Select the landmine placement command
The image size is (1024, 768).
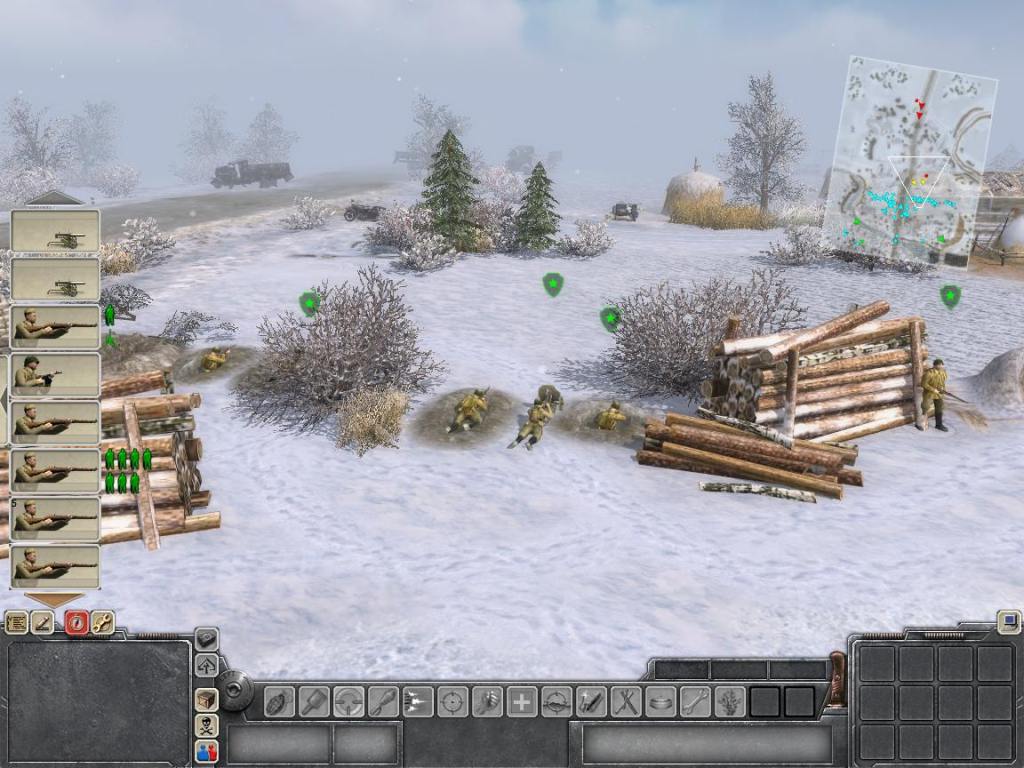tap(660, 701)
